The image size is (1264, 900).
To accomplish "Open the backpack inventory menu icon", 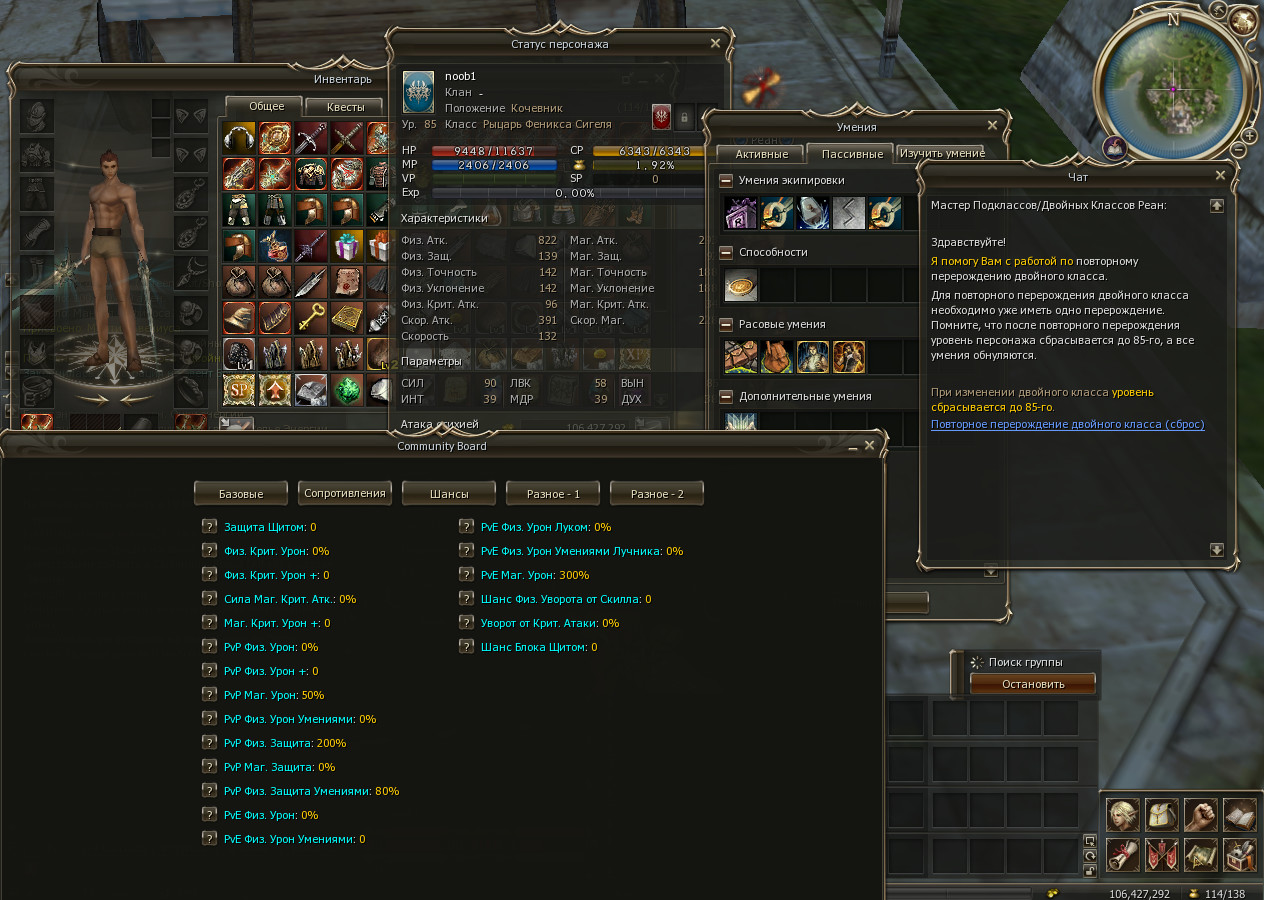I will tap(1161, 815).
